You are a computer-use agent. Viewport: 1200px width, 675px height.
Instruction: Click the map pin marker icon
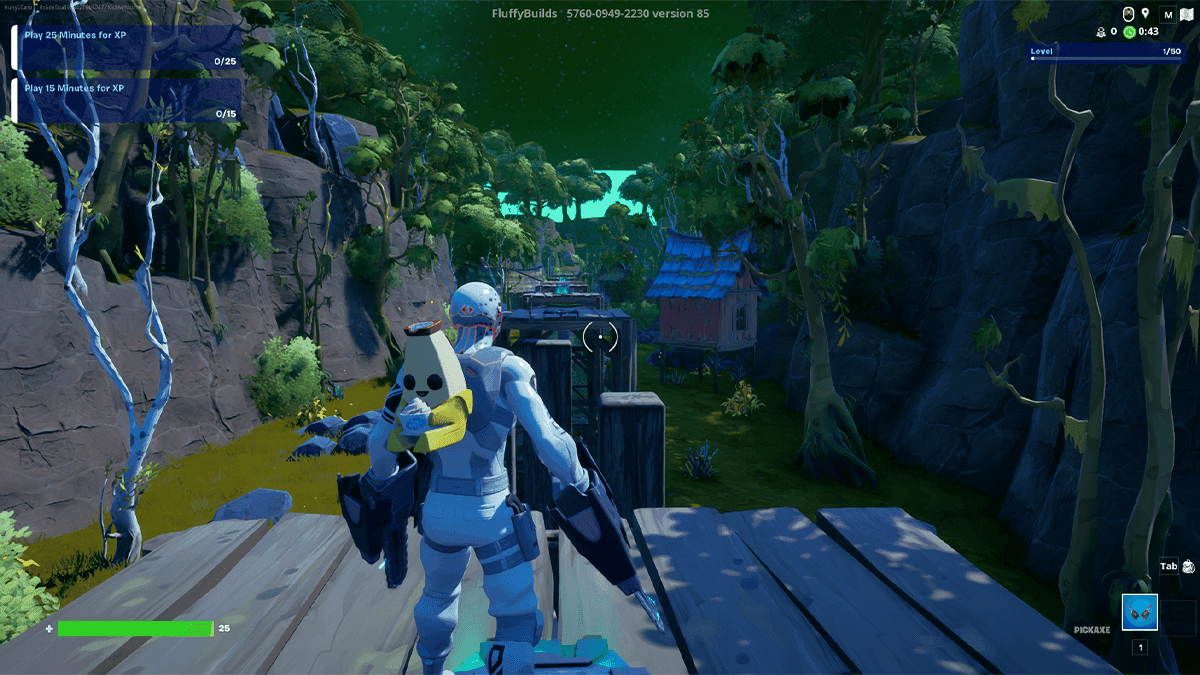[x=1145, y=14]
